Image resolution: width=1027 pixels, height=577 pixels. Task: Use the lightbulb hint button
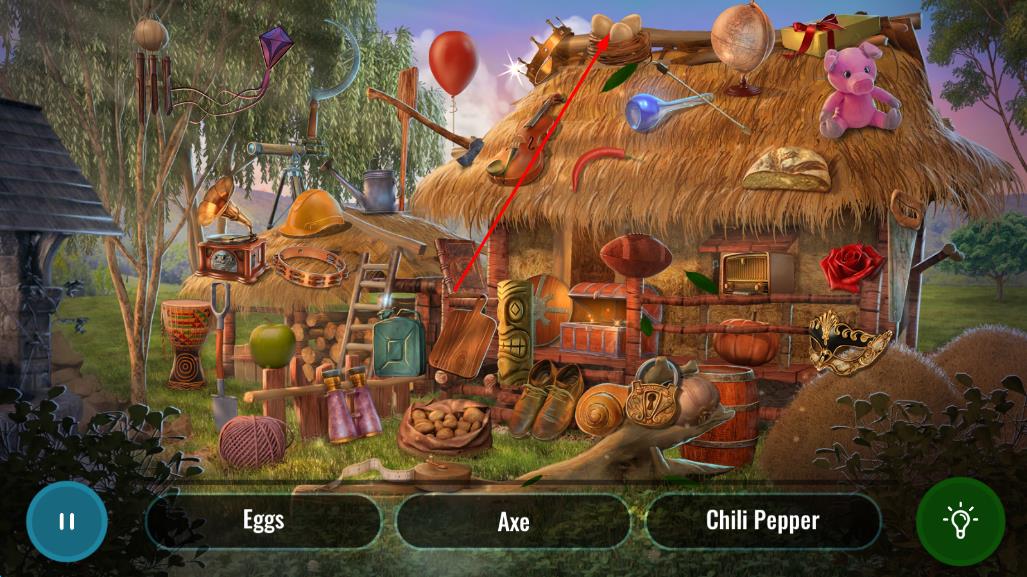click(960, 521)
